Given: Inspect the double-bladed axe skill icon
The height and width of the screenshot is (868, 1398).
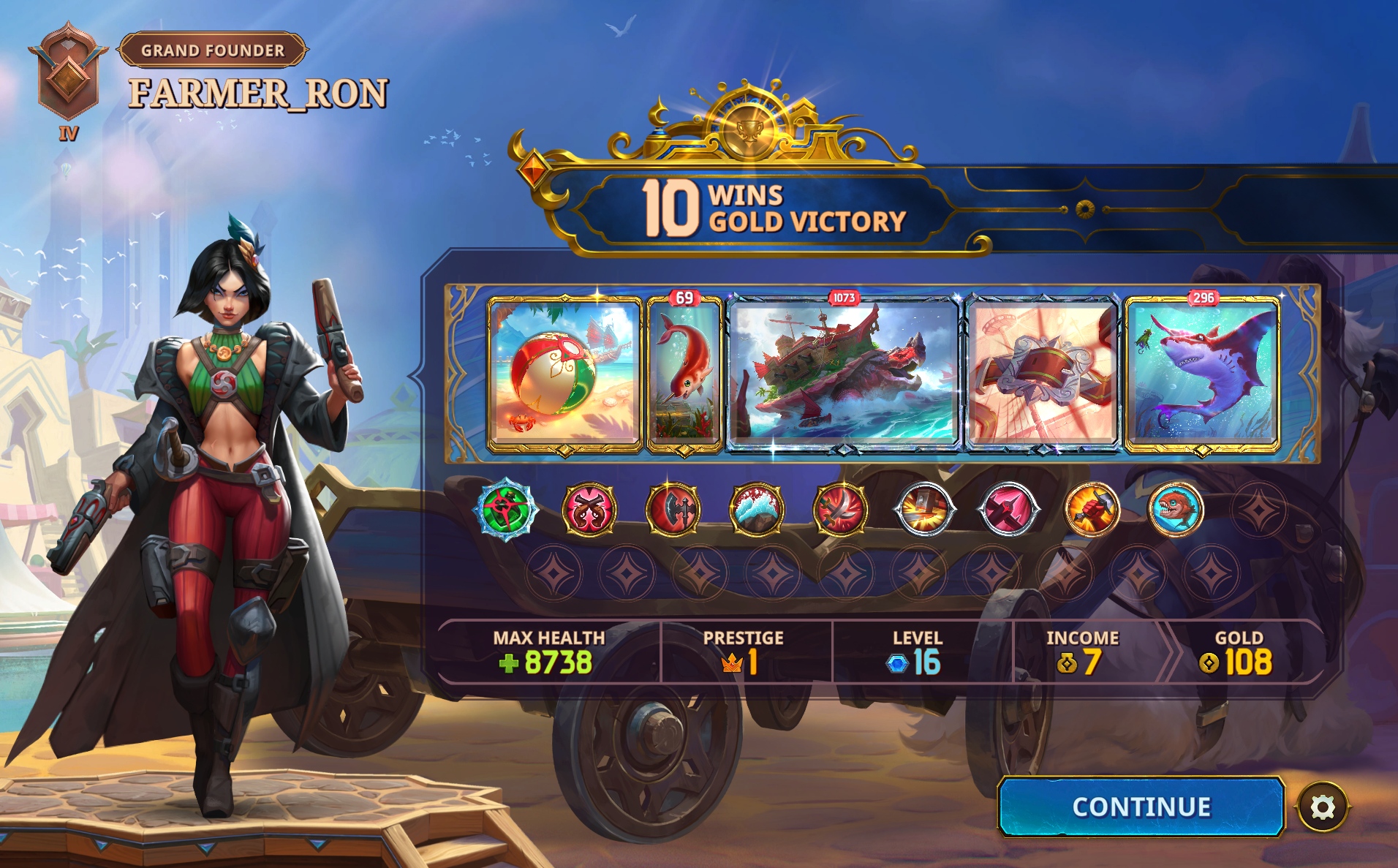Looking at the screenshot, I should click(x=673, y=509).
